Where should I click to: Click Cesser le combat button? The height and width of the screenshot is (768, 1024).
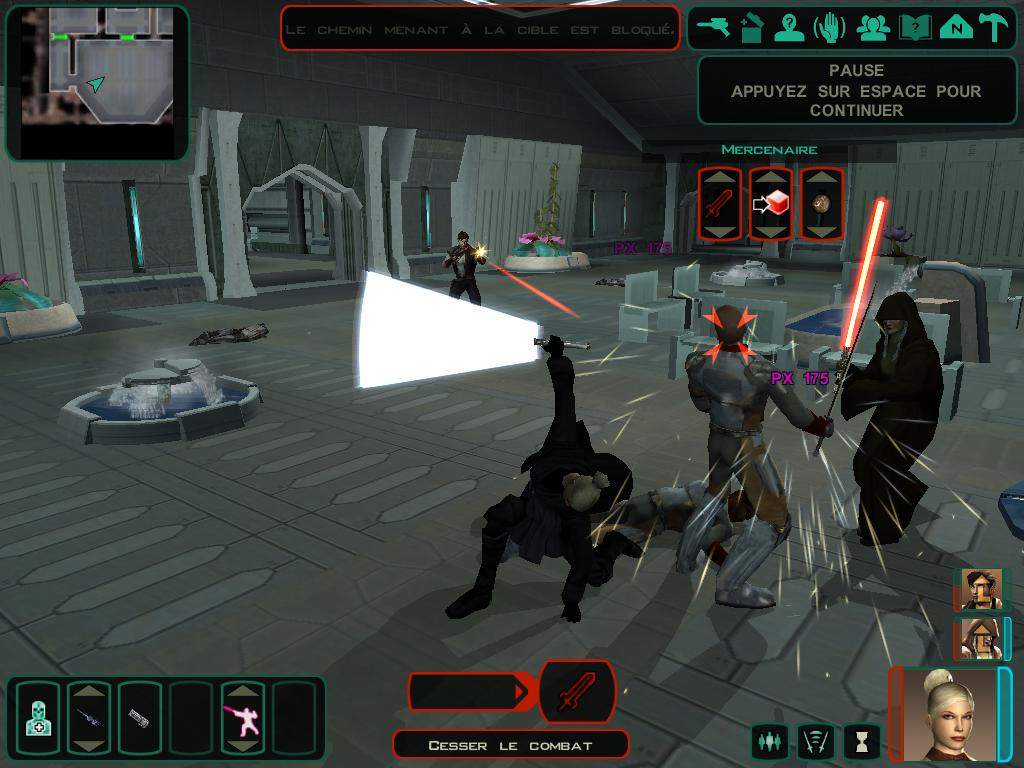[x=510, y=745]
